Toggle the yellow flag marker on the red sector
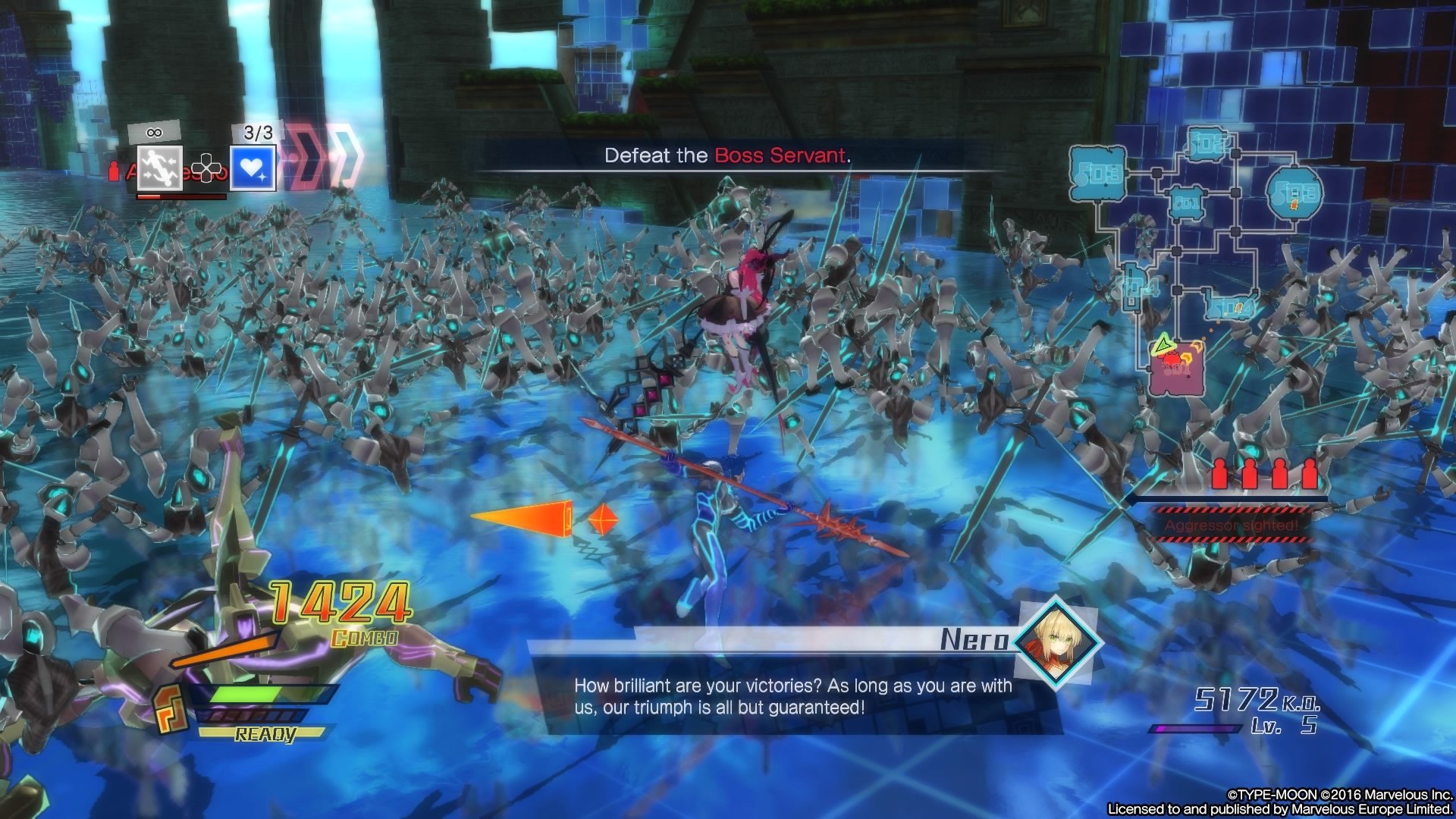This screenshot has height=819, width=1456. (x=1197, y=347)
